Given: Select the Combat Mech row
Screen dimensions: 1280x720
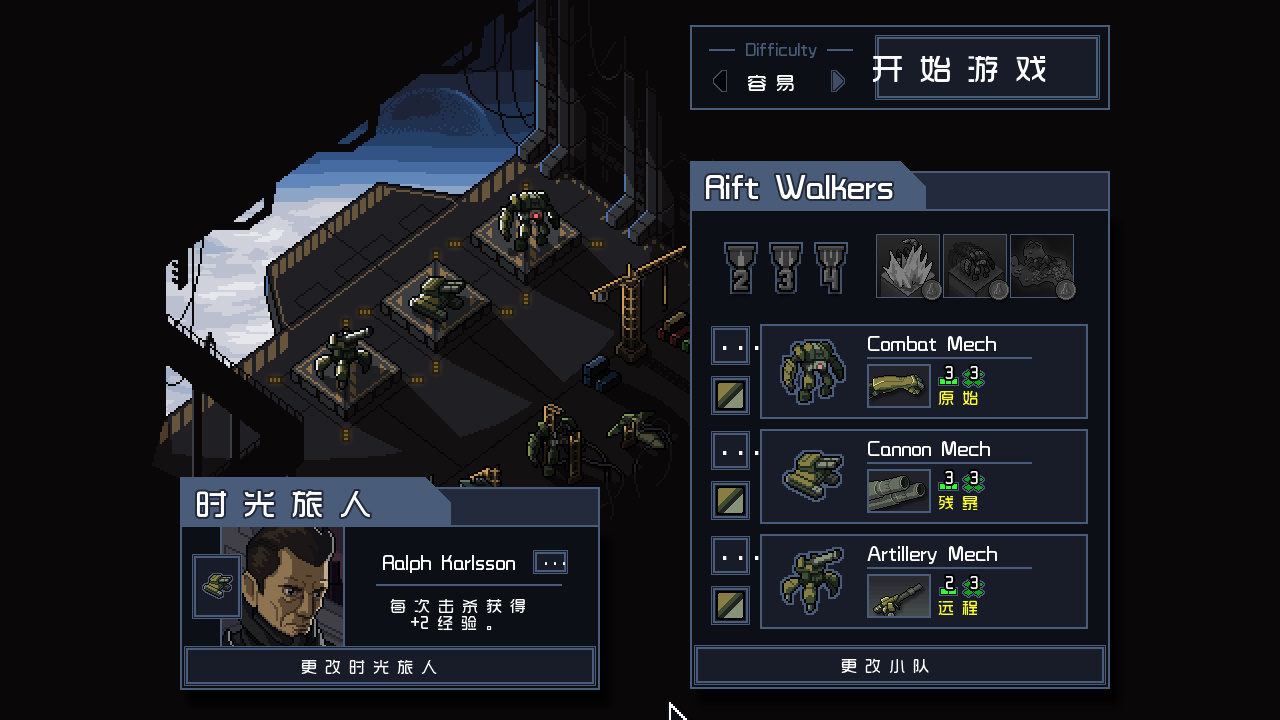Looking at the screenshot, I should click(923, 371).
